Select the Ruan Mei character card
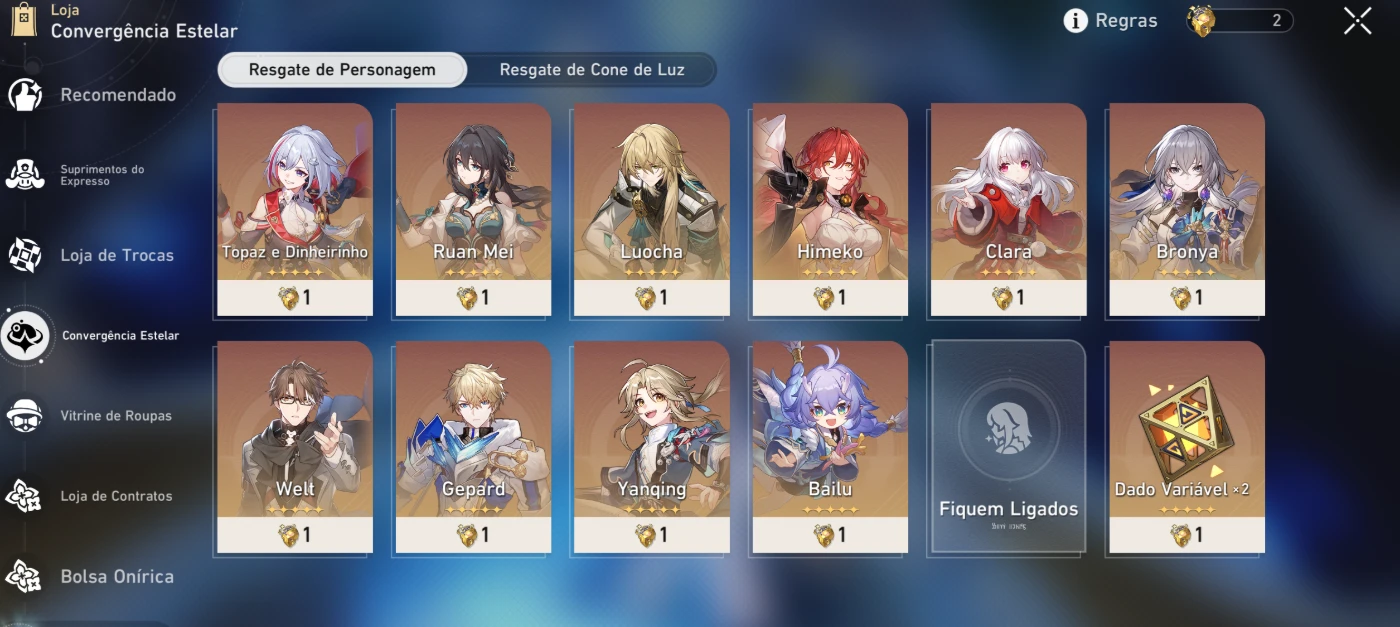This screenshot has width=1400, height=627. (x=473, y=208)
